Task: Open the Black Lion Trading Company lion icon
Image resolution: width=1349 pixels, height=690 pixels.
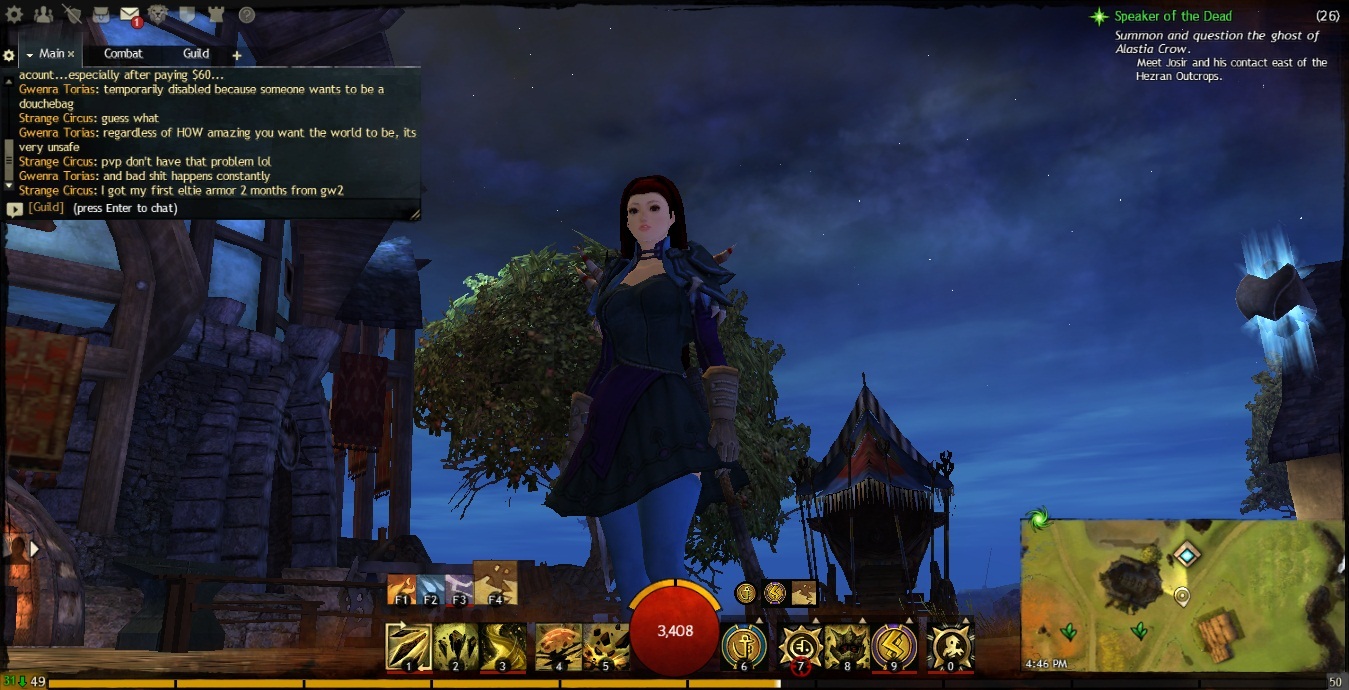Action: (158, 15)
